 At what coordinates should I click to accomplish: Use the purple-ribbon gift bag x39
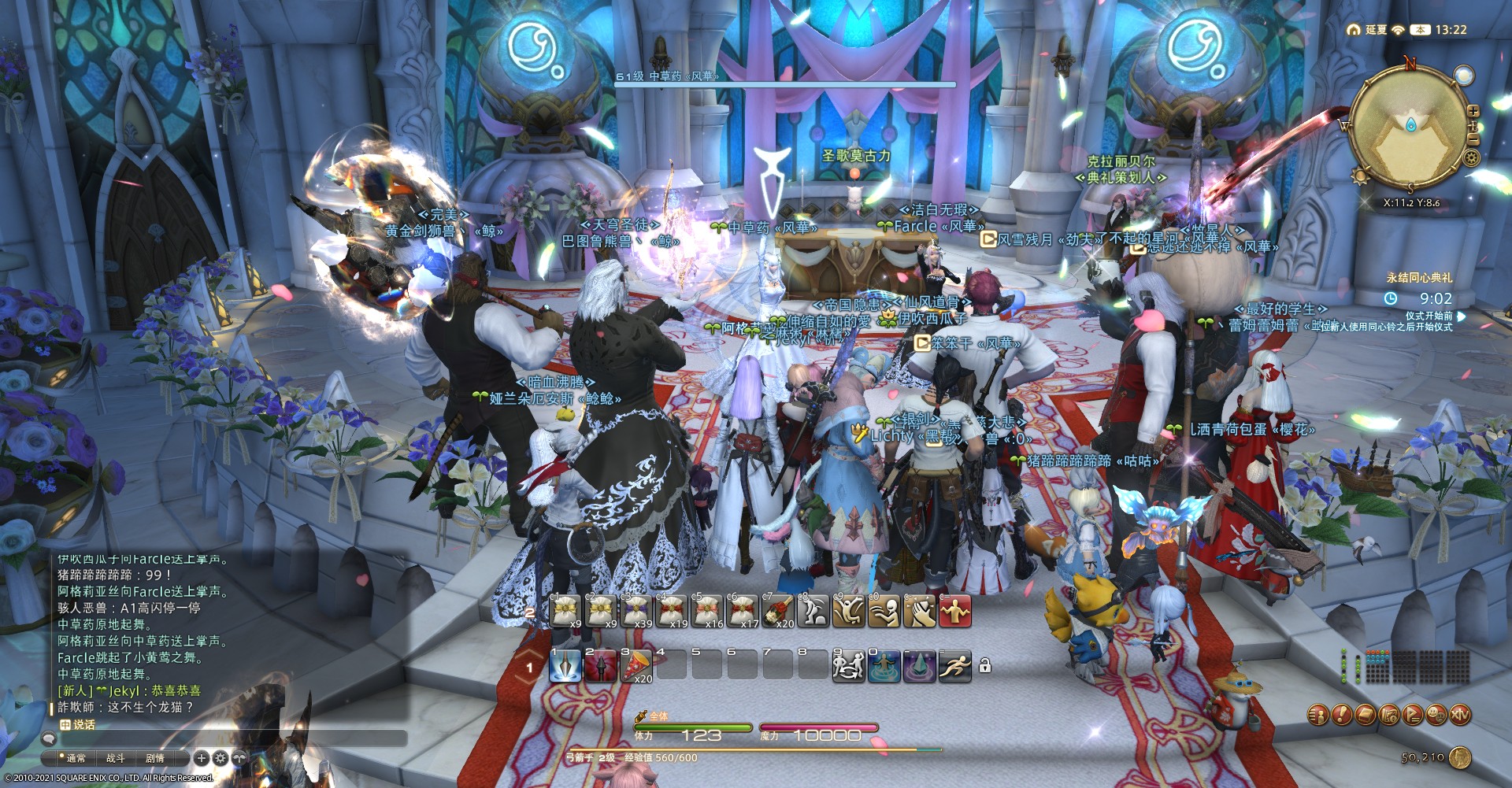pyautogui.click(x=636, y=611)
